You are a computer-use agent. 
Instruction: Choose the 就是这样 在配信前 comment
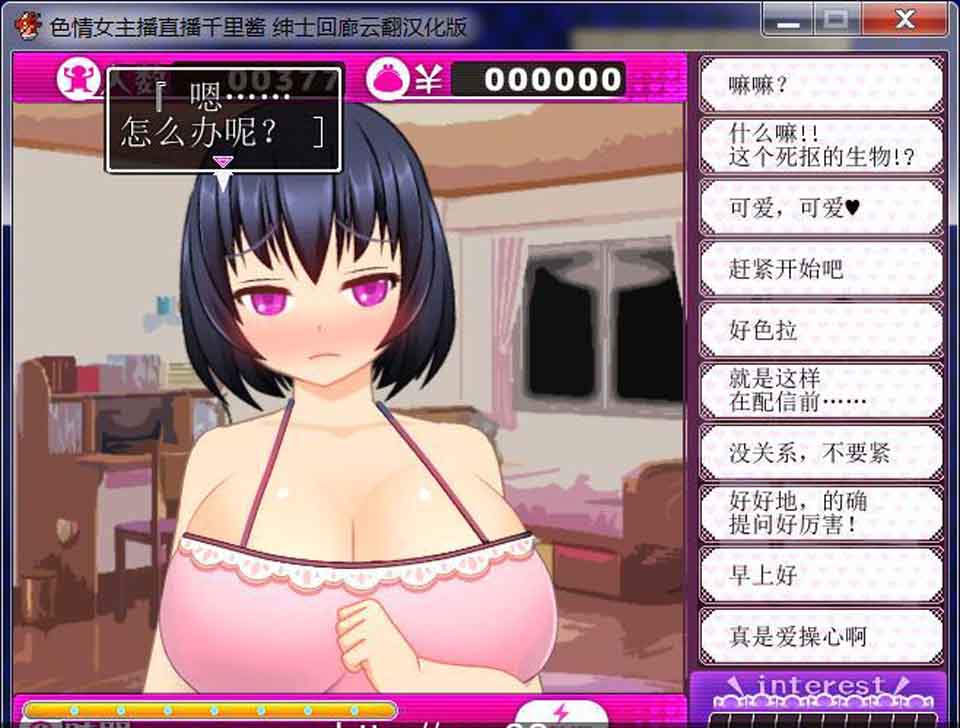pos(820,391)
